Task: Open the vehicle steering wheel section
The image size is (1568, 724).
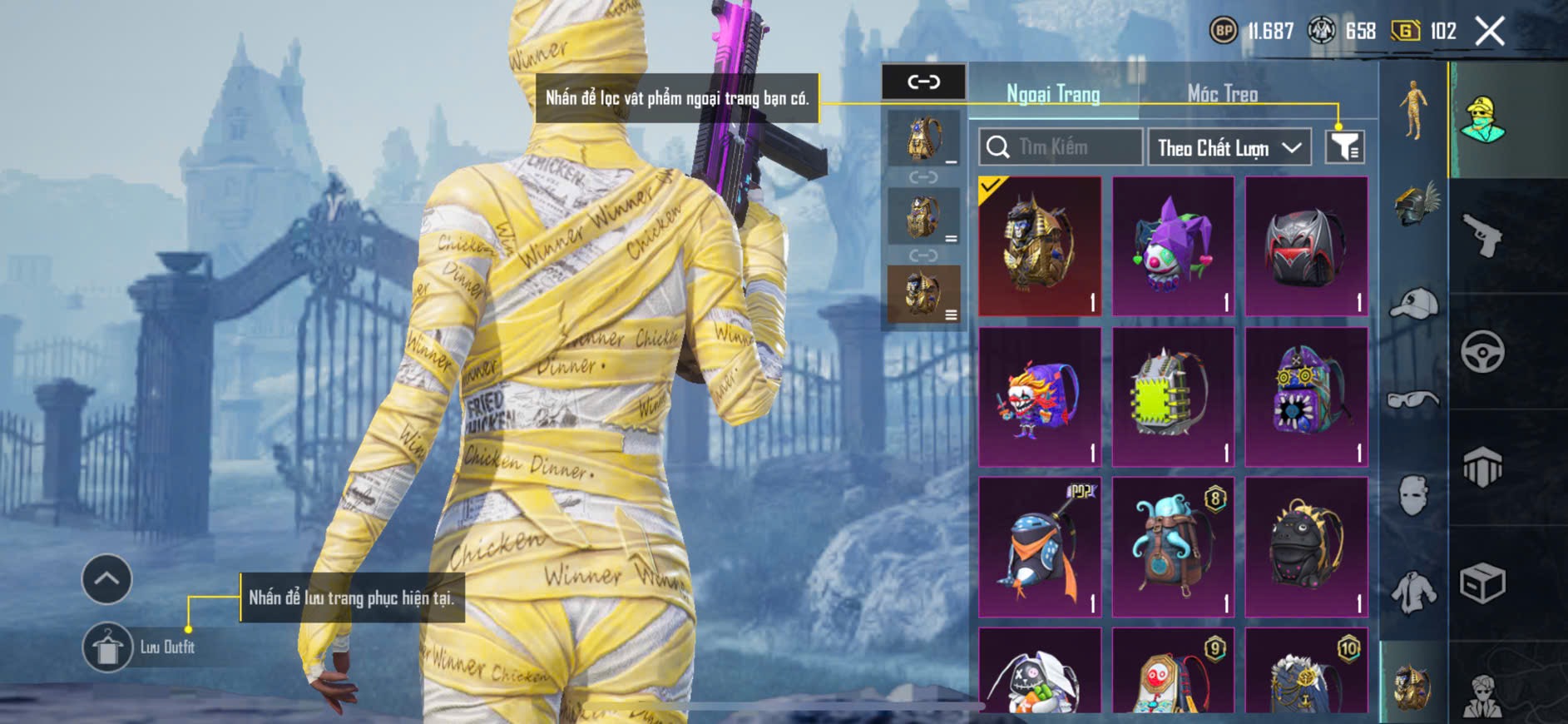Action: point(1483,351)
